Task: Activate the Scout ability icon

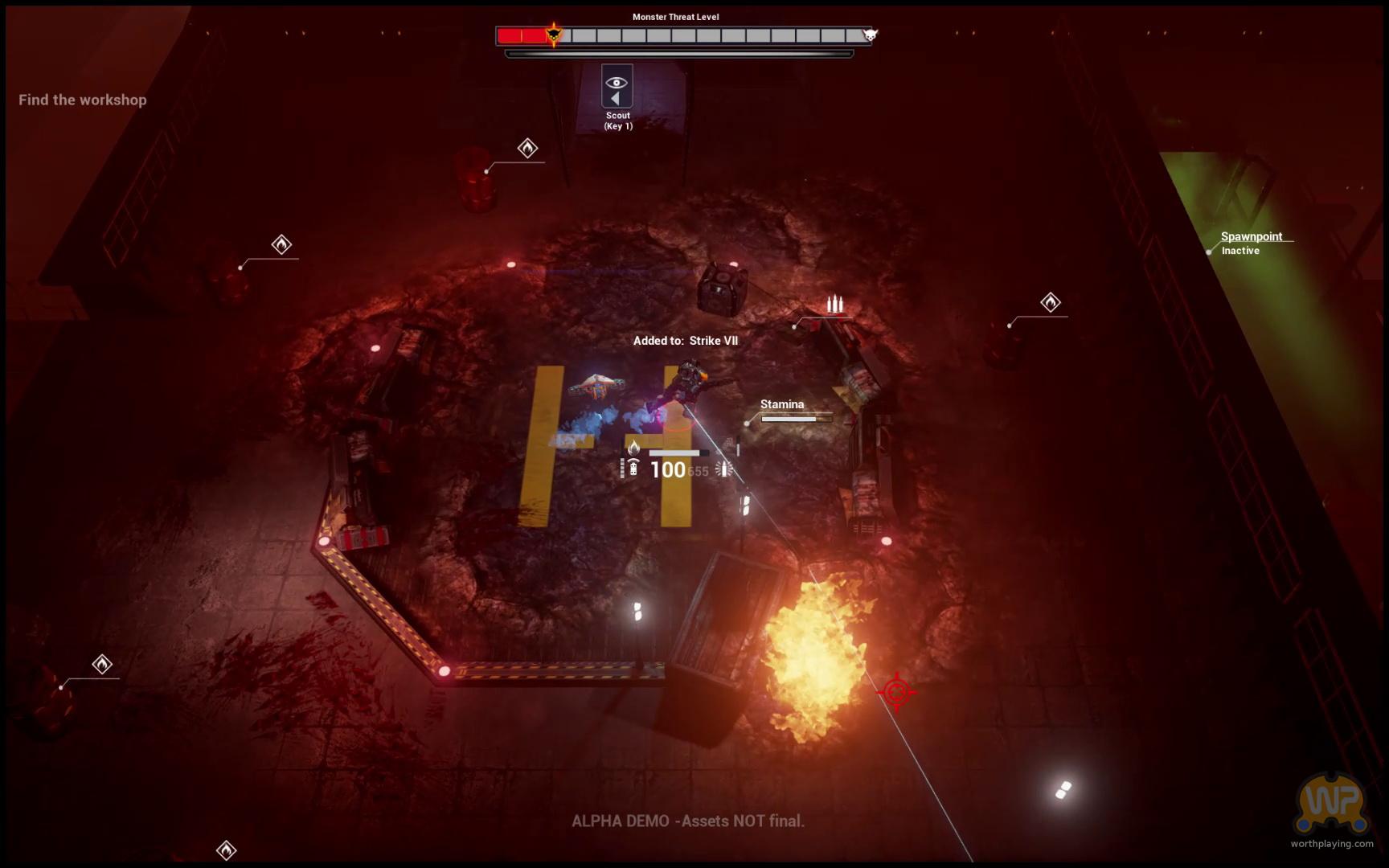Action: (x=617, y=87)
